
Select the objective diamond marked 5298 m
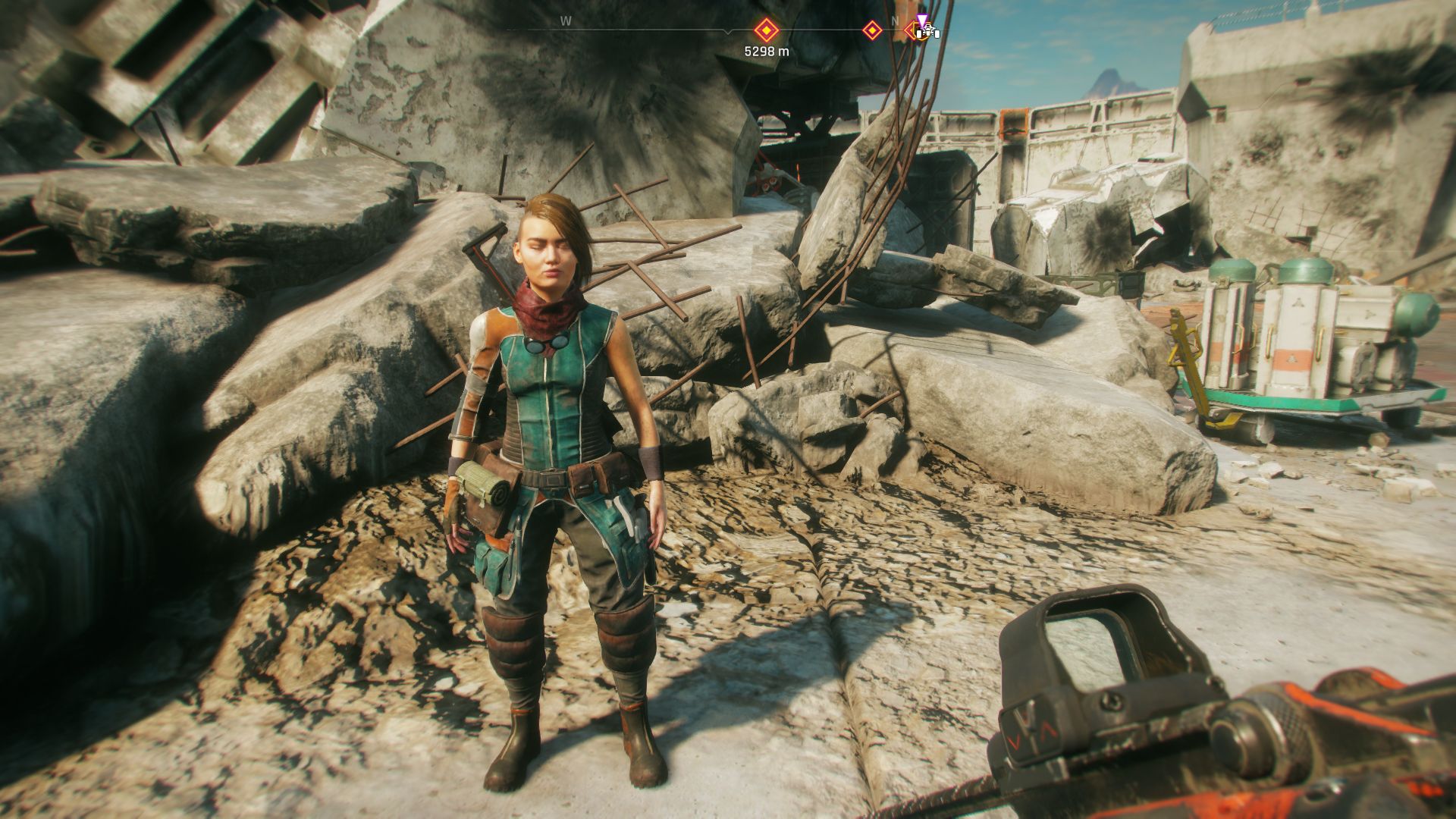click(x=766, y=31)
